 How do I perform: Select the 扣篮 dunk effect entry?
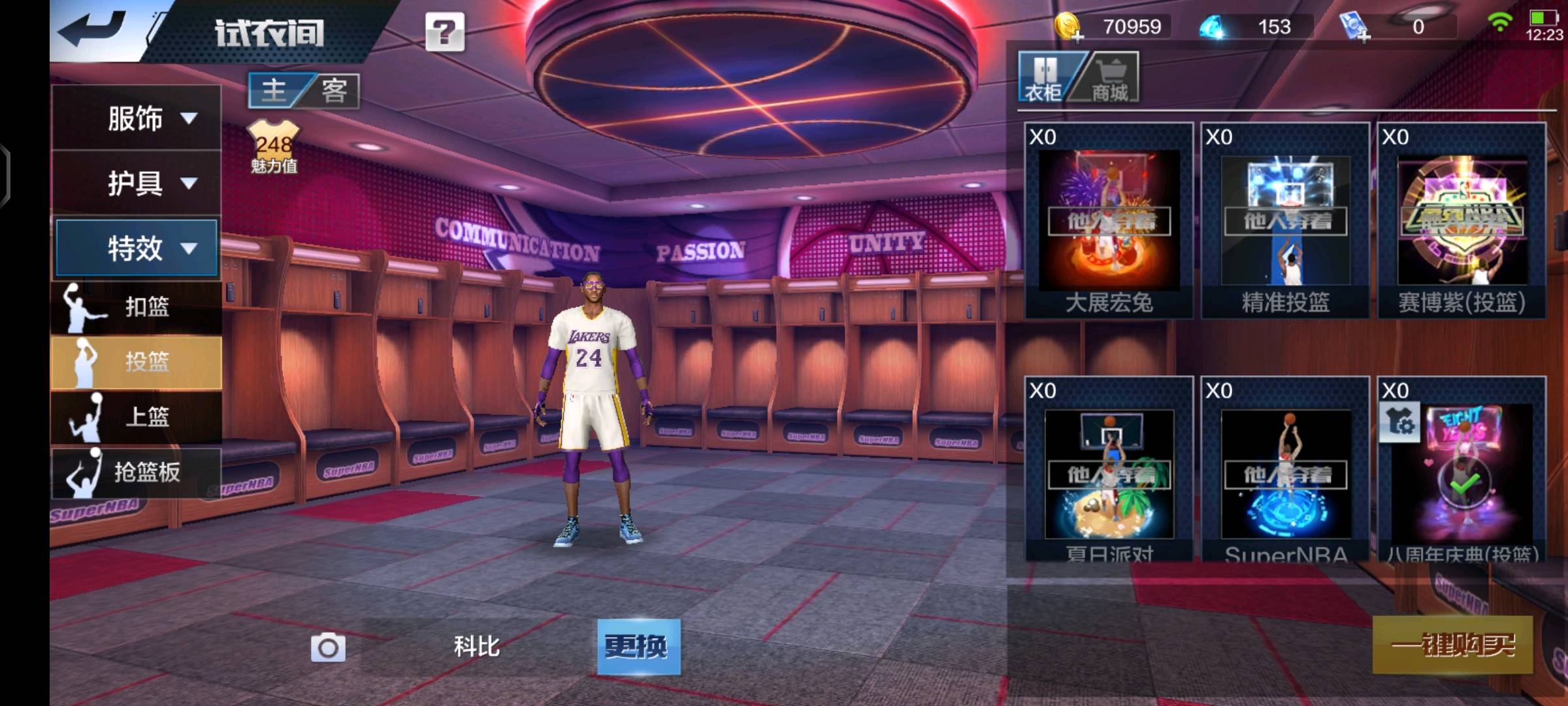click(137, 307)
